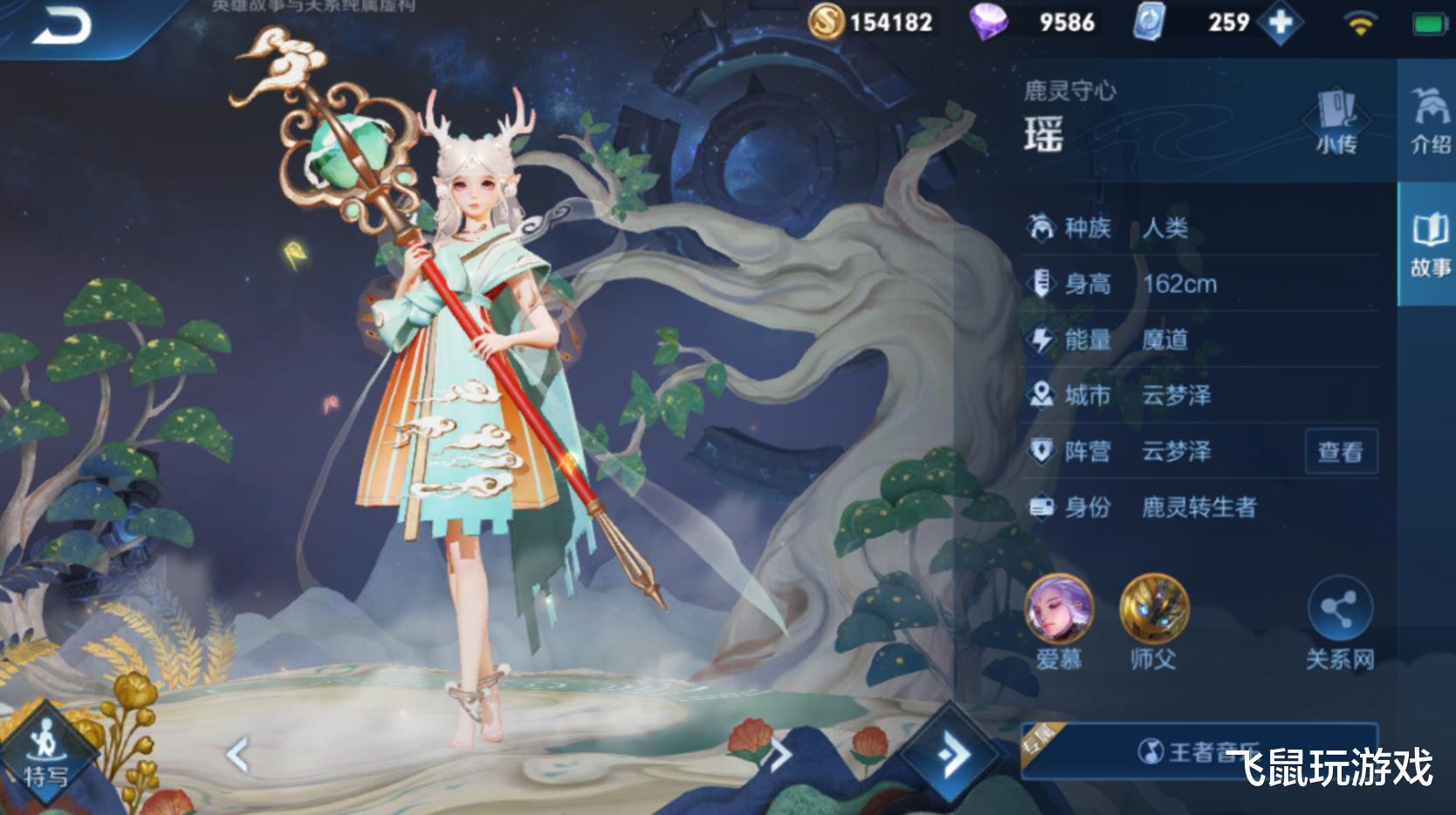Click the 身高 height attribute icon
This screenshot has width=1456, height=815.
pyautogui.click(x=1040, y=284)
